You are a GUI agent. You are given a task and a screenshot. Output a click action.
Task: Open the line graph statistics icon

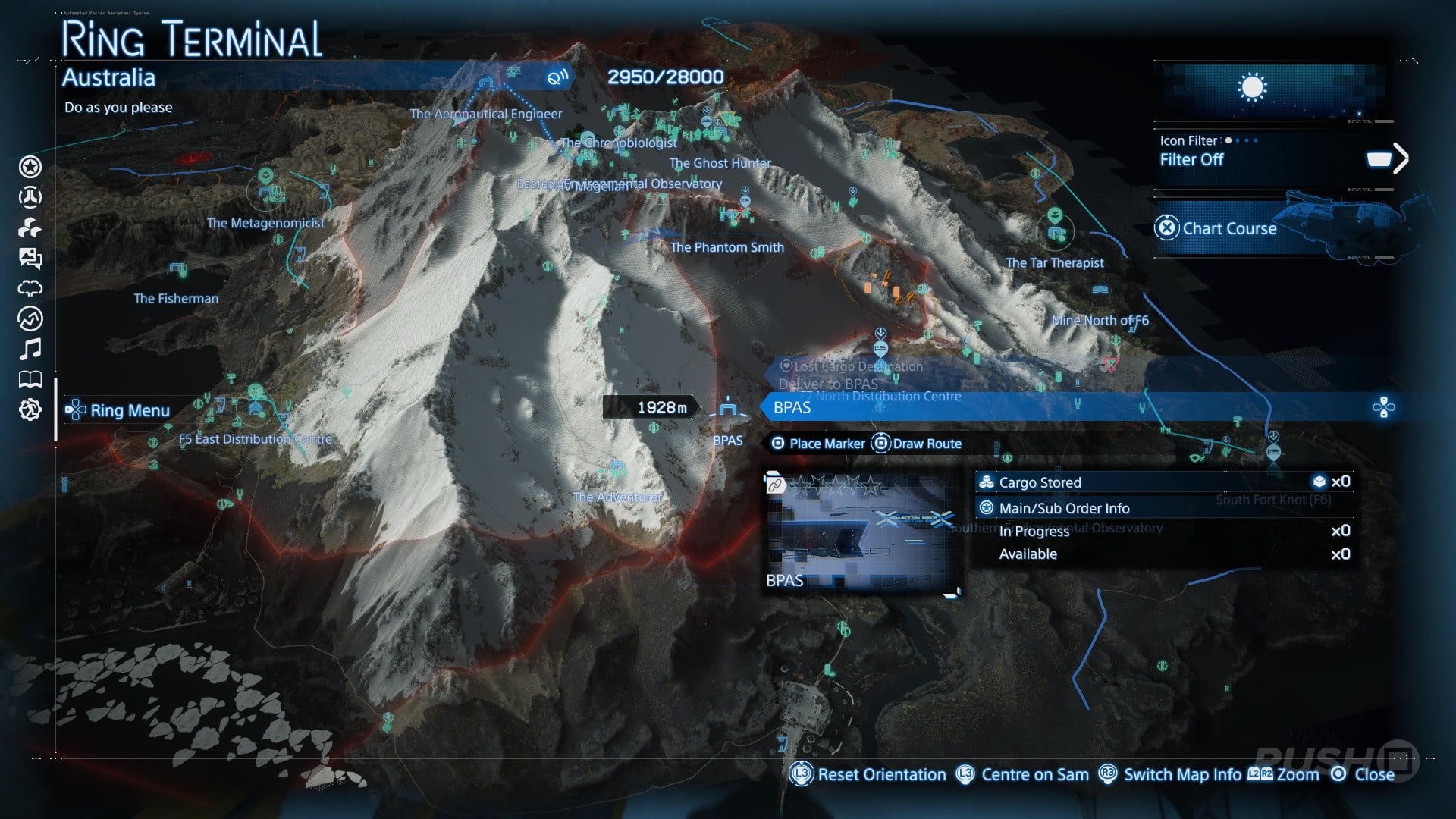click(30, 318)
